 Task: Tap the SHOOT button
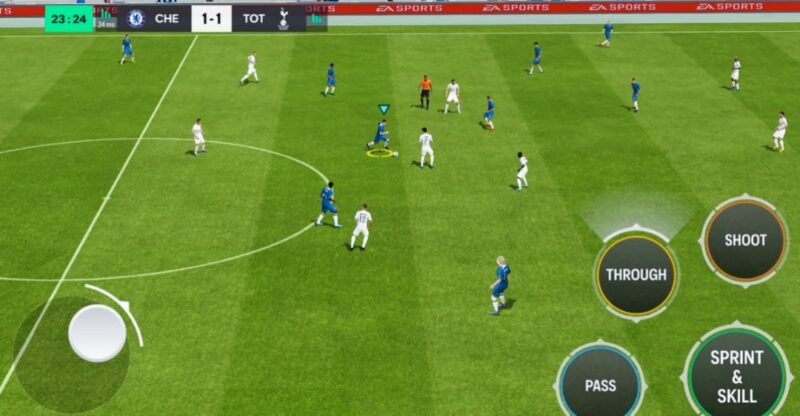pos(745,240)
